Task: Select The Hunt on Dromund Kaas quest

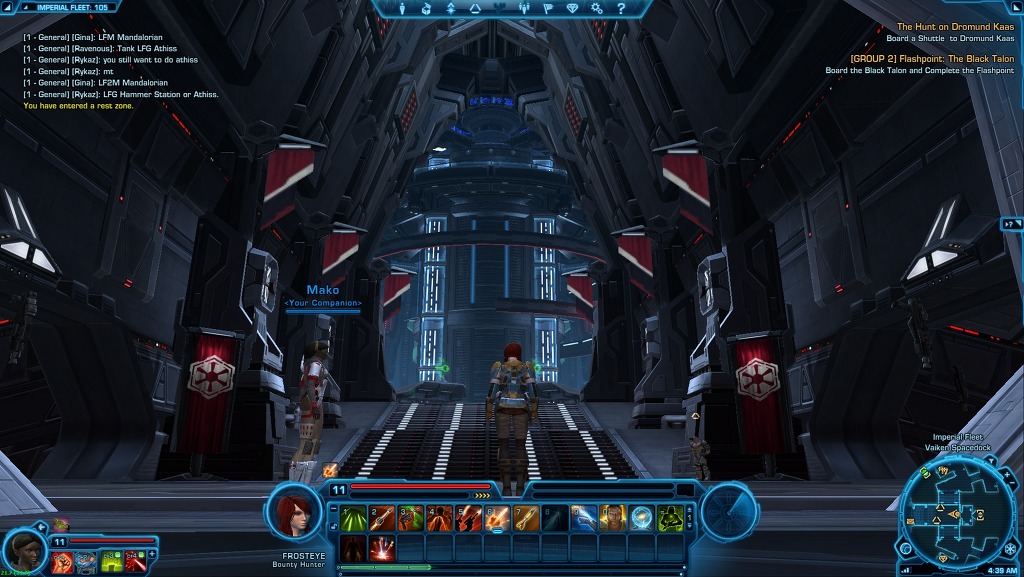Action: (955, 27)
